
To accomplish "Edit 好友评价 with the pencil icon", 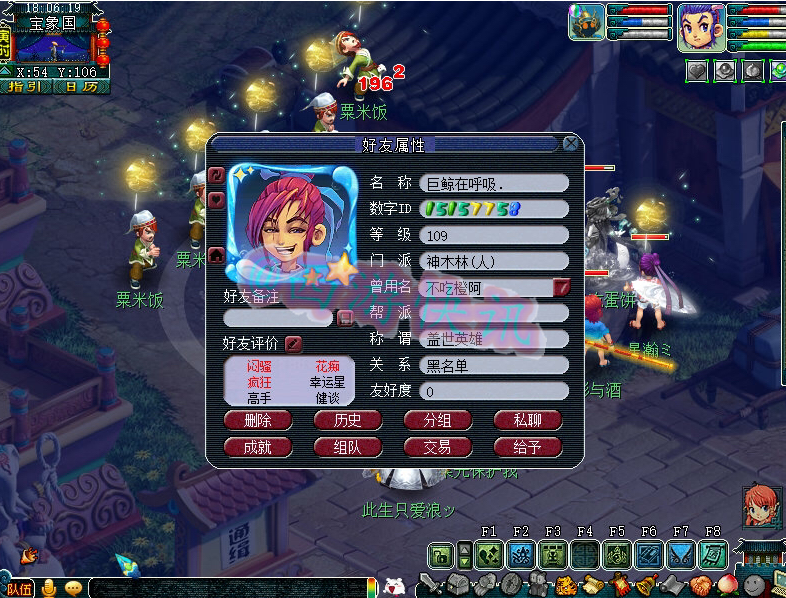I will click(293, 344).
